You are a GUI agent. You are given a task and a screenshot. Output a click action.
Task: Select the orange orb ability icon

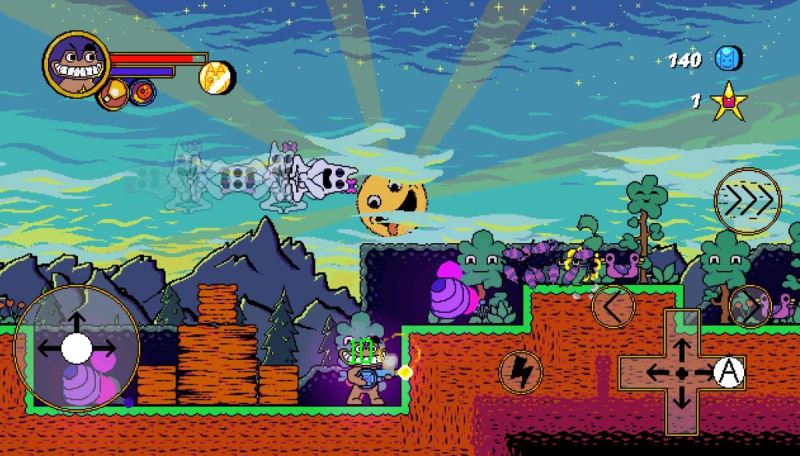tap(114, 93)
